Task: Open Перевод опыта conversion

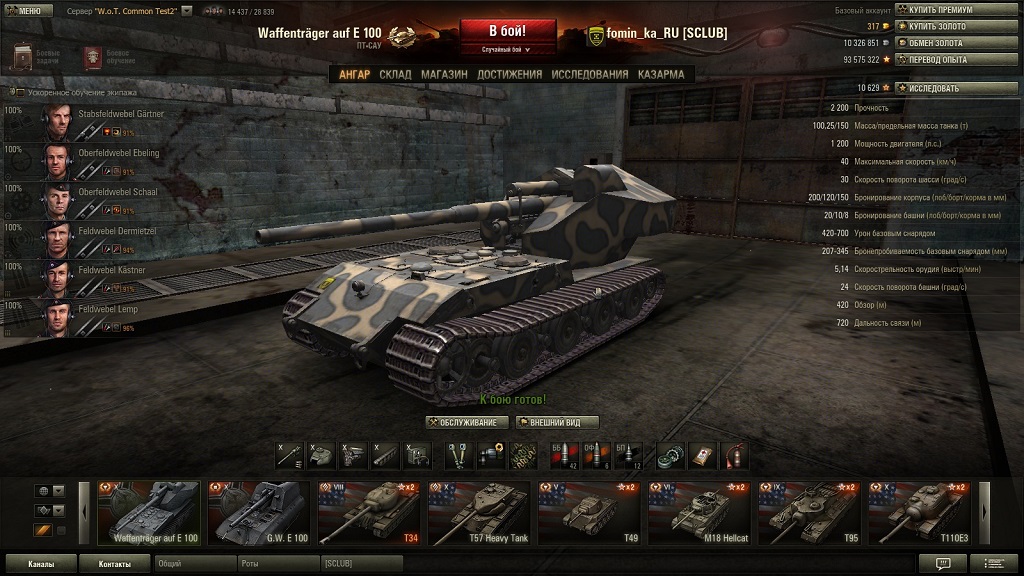Action: (x=950, y=60)
